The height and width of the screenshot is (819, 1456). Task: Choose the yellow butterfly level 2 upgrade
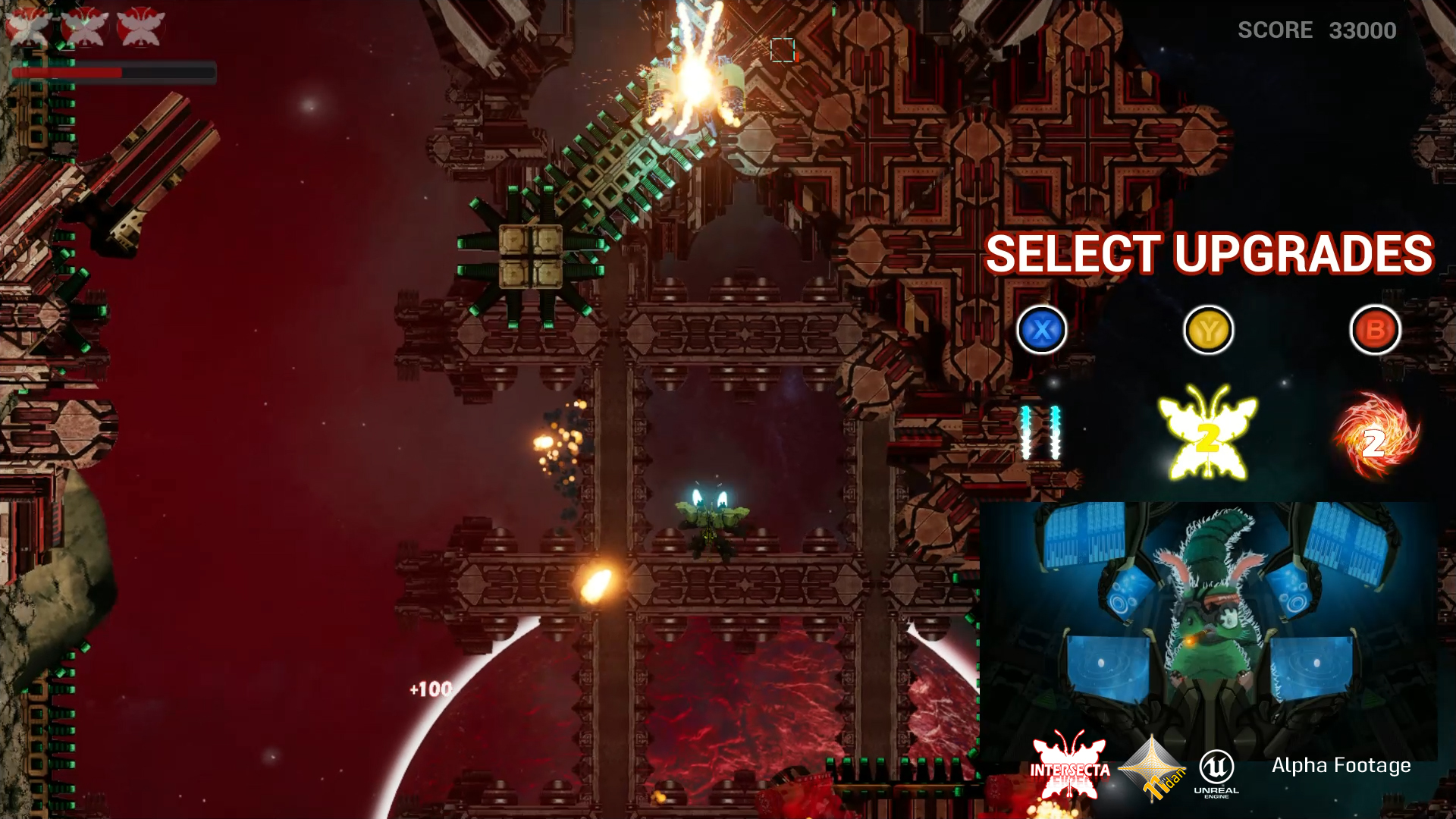pos(1207,434)
